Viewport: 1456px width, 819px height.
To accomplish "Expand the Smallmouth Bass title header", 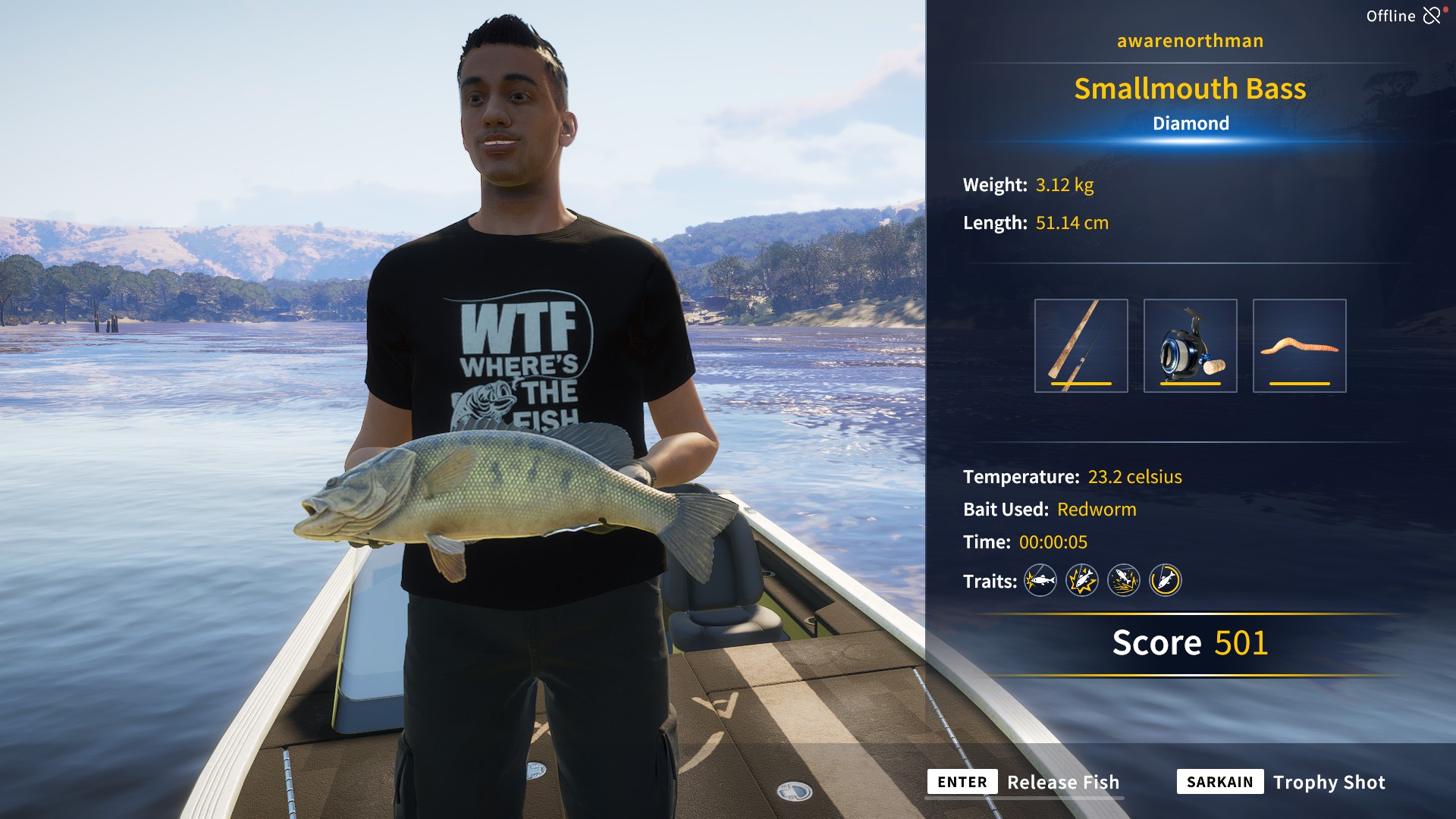I will (x=1191, y=89).
